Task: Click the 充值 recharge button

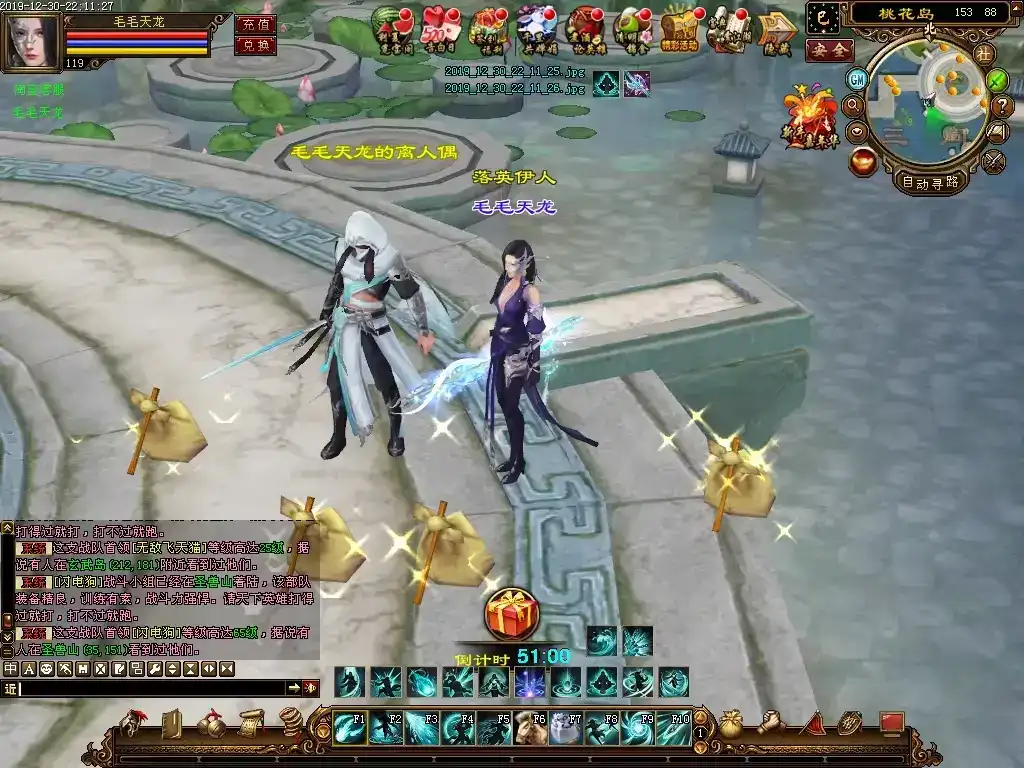Action: 255,24
